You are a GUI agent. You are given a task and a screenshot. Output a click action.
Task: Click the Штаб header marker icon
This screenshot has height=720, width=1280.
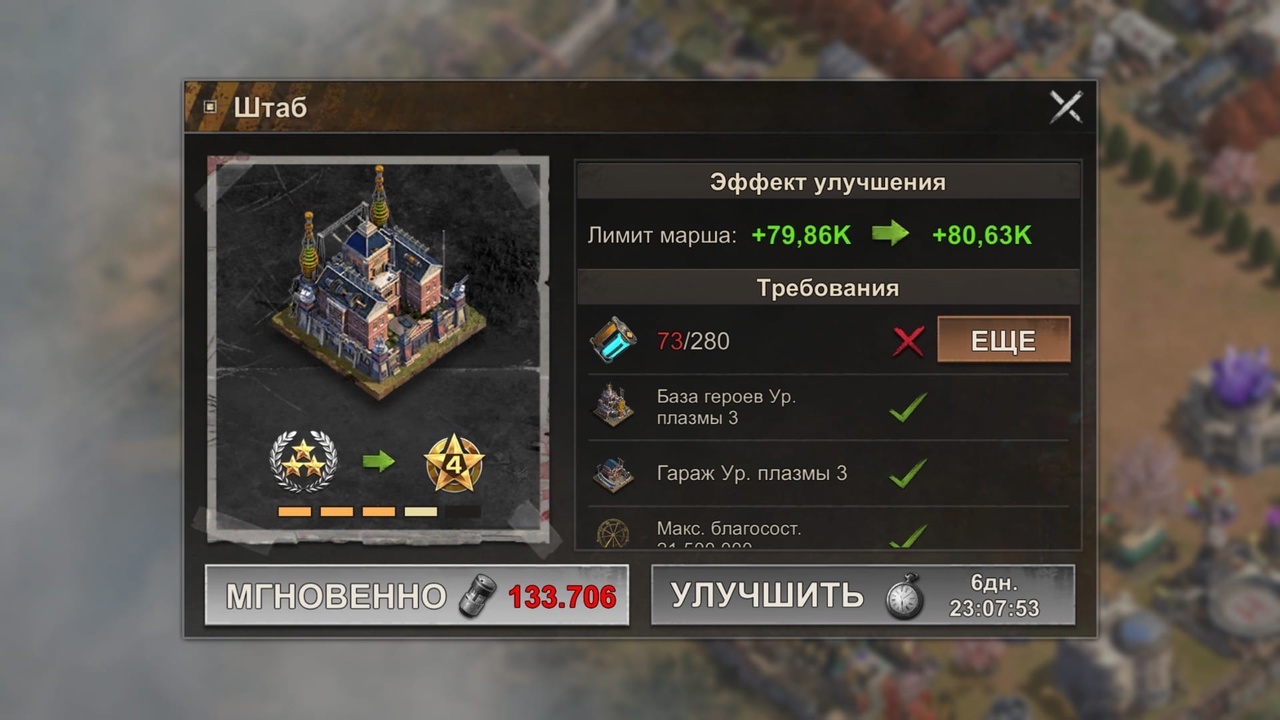pos(210,107)
